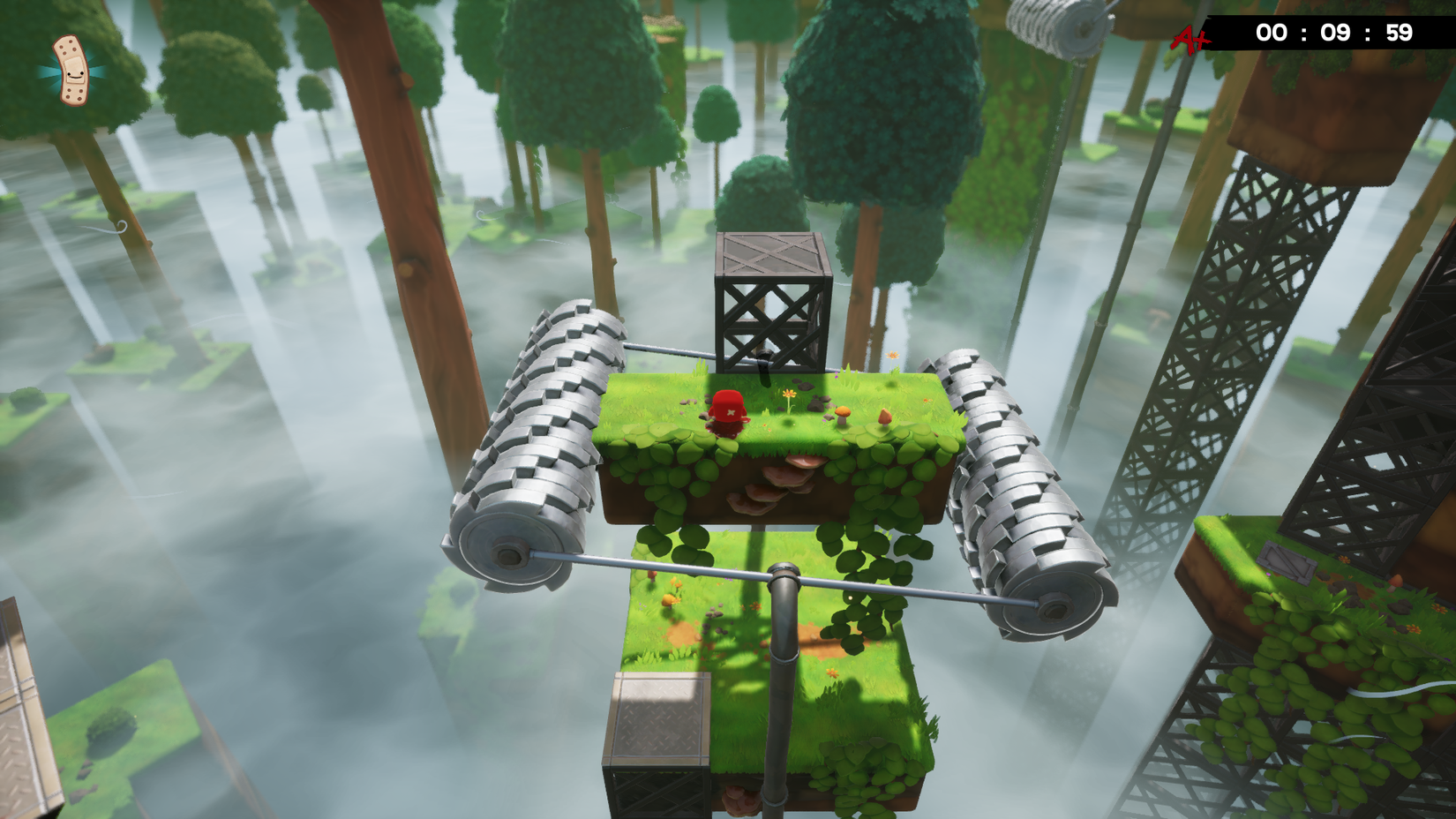Click the orange mushroom near the character
The image size is (1456, 819).
844,412
